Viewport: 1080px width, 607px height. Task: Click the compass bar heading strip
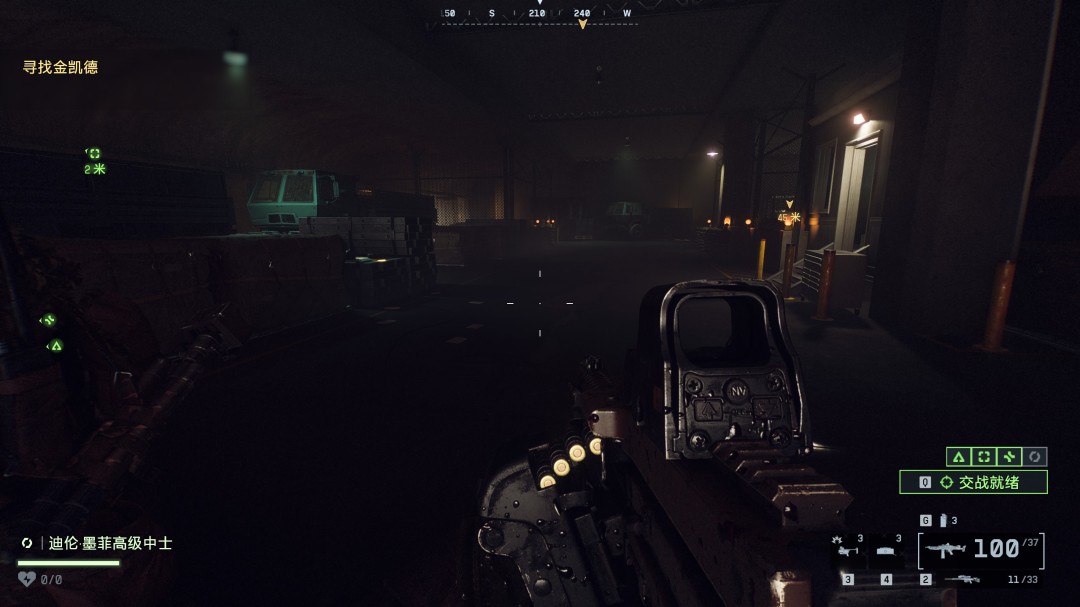tap(539, 14)
